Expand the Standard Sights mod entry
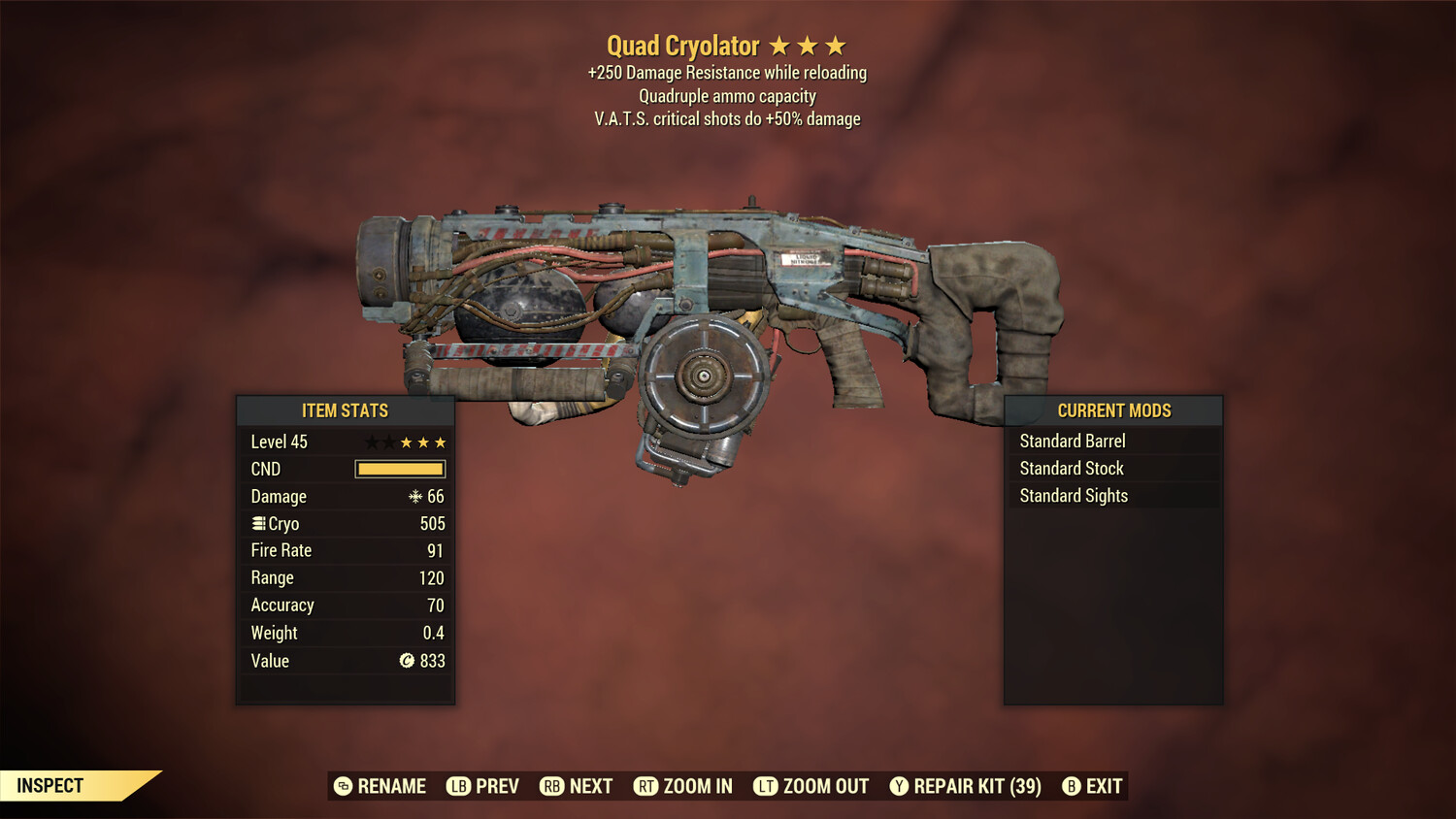This screenshot has height=819, width=1456. 1074,495
